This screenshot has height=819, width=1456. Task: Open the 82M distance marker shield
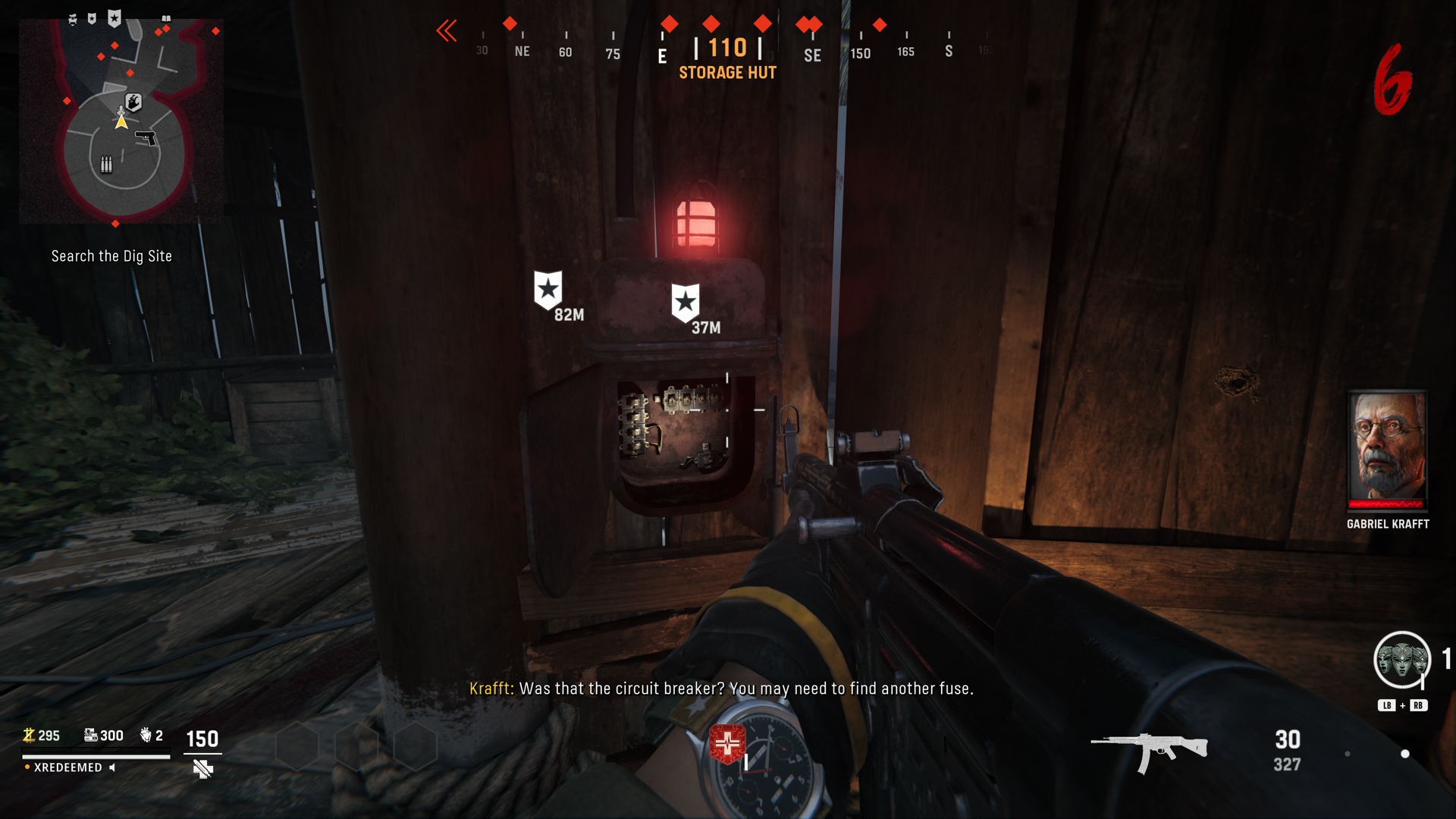coord(548,288)
